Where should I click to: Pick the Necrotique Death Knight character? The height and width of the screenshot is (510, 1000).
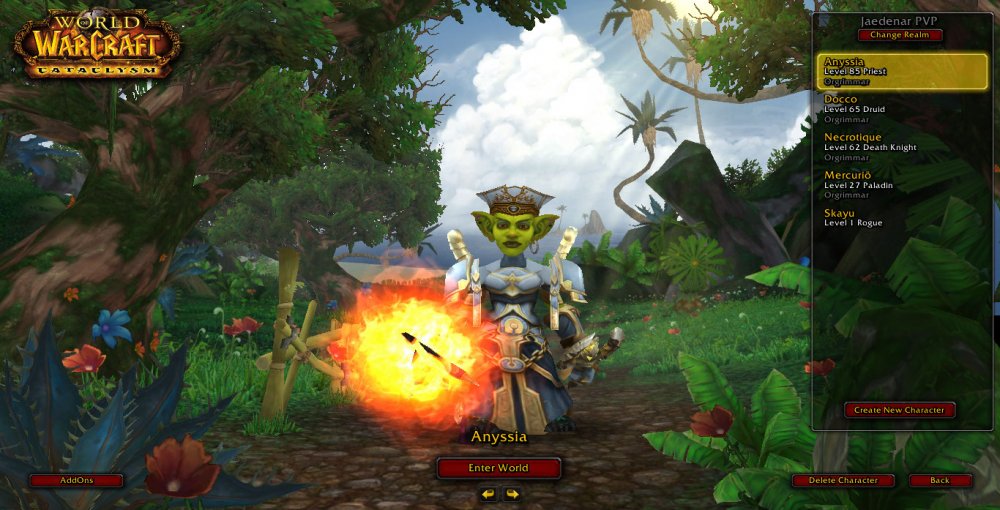click(902, 146)
